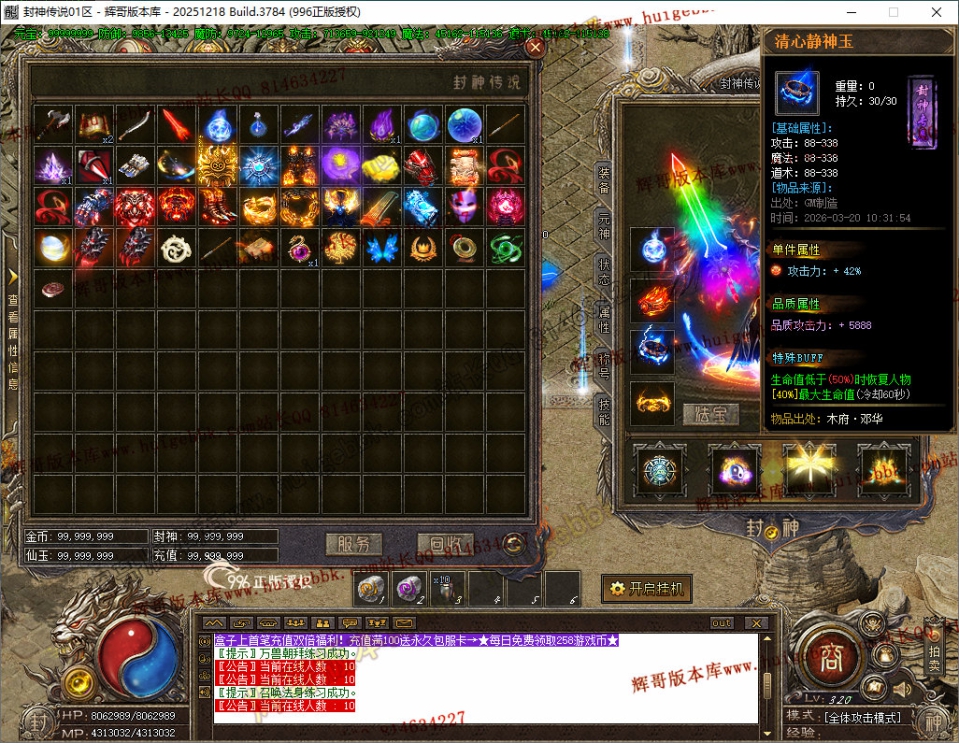Viewport: 959px width, 743px height.
Task: Pick the red flaming sword item
Action: click(x=176, y=124)
